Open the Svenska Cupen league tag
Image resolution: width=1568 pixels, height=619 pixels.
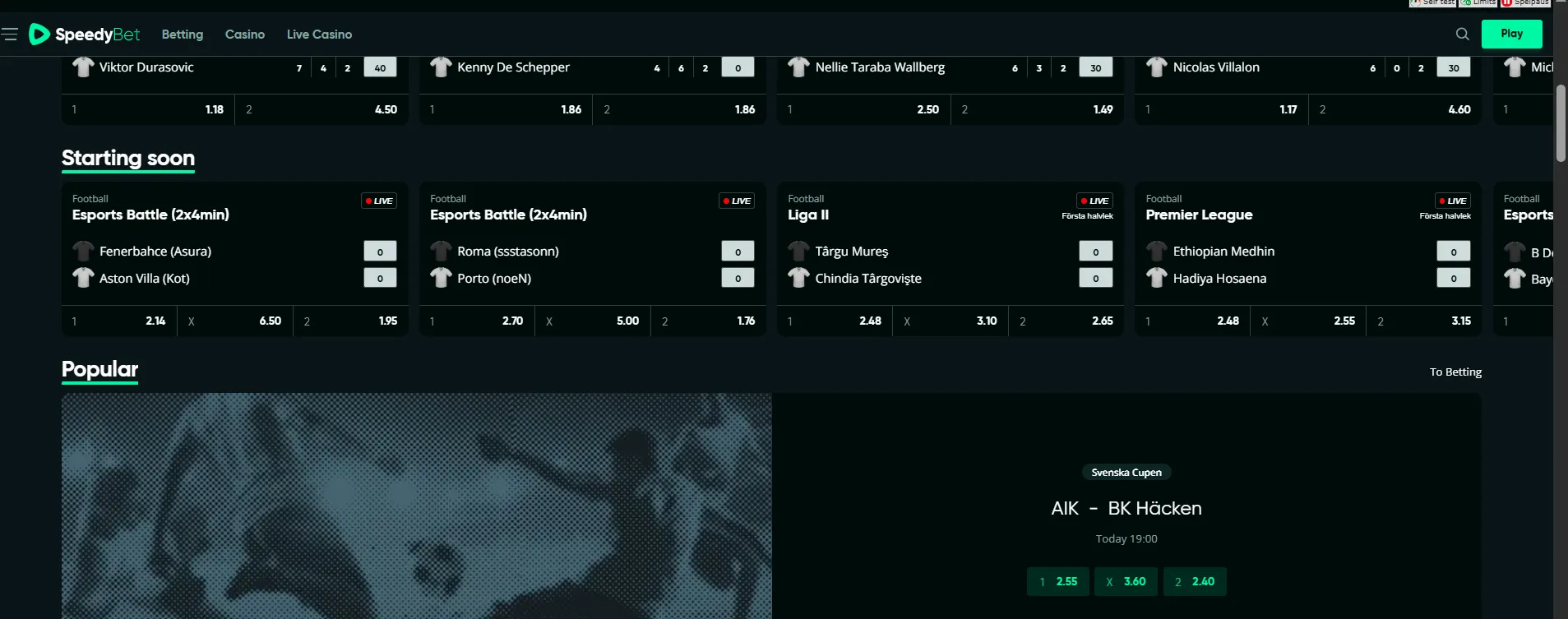pos(1126,473)
